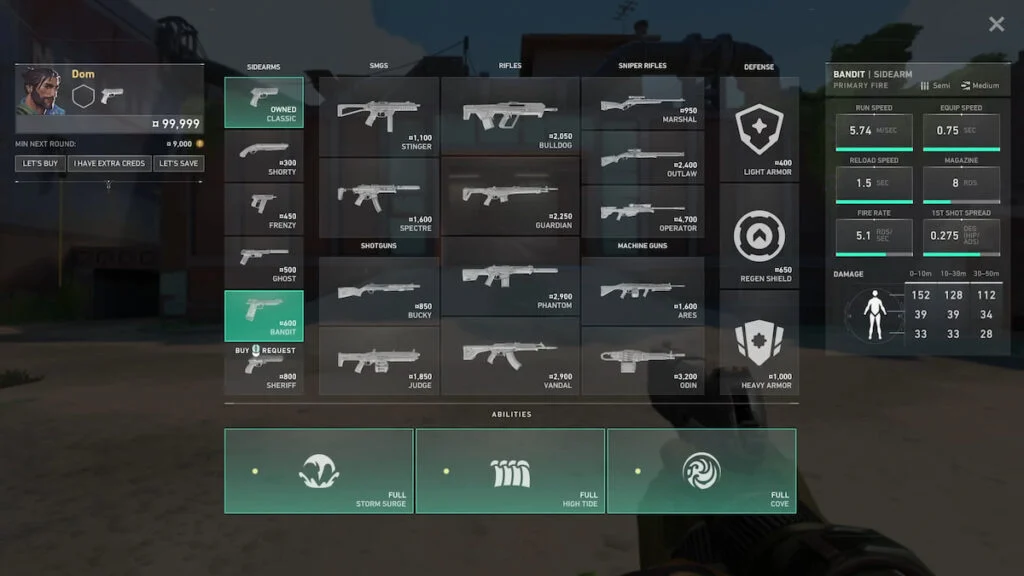Close the buy menu with the X
This screenshot has width=1024, height=576.
click(996, 24)
